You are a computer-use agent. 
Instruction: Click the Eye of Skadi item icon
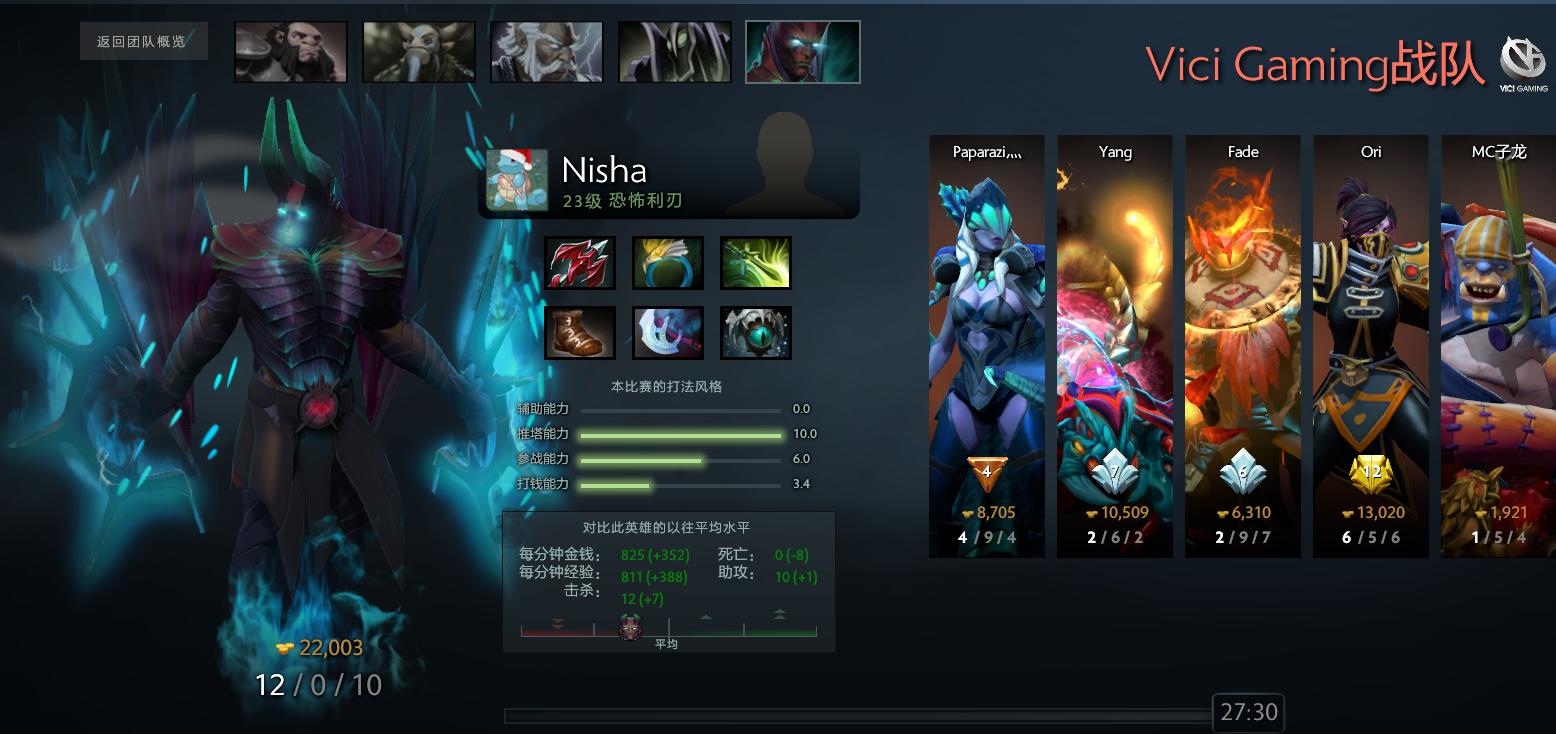coord(755,332)
